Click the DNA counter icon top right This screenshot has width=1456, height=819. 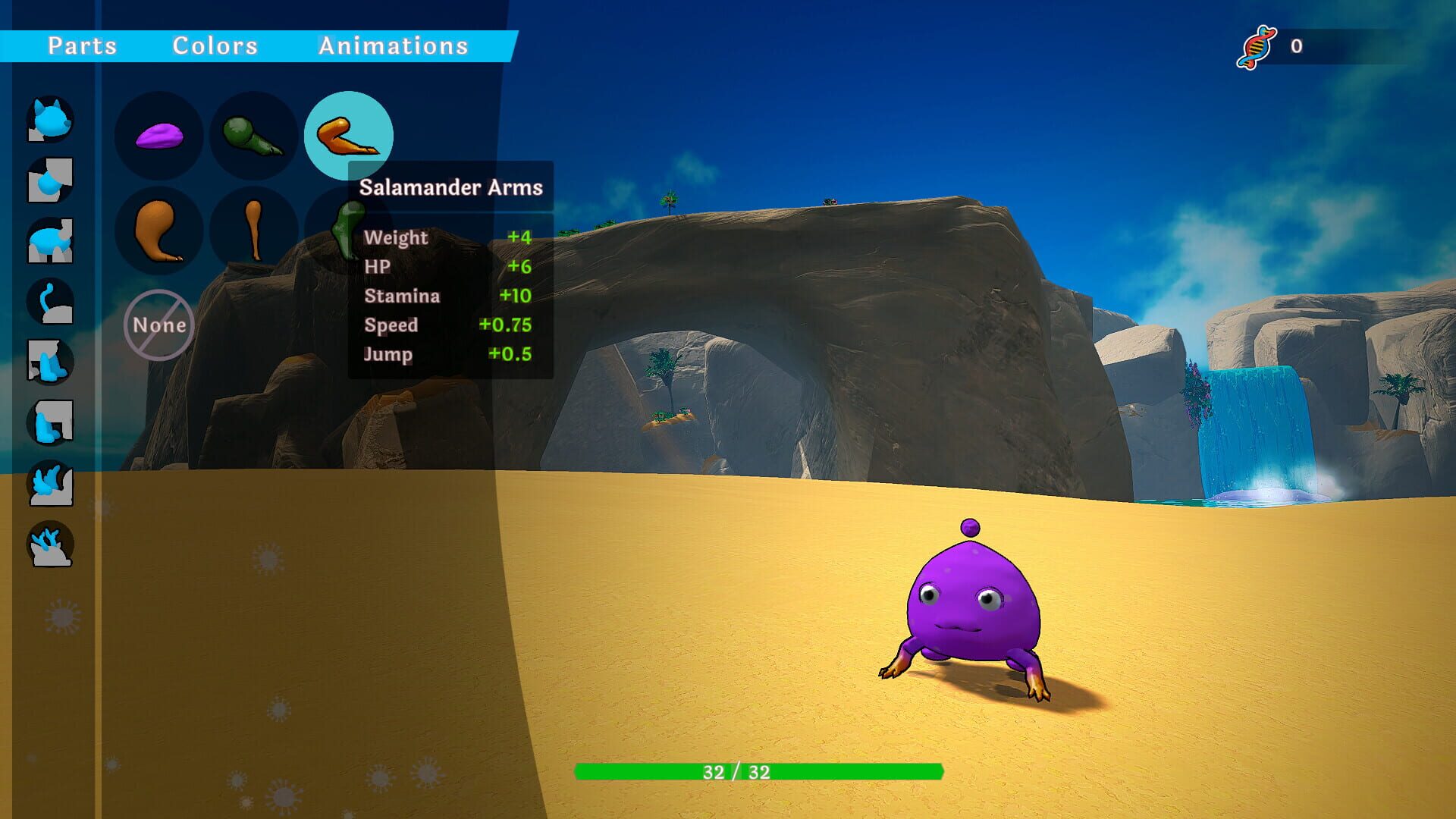1259,47
